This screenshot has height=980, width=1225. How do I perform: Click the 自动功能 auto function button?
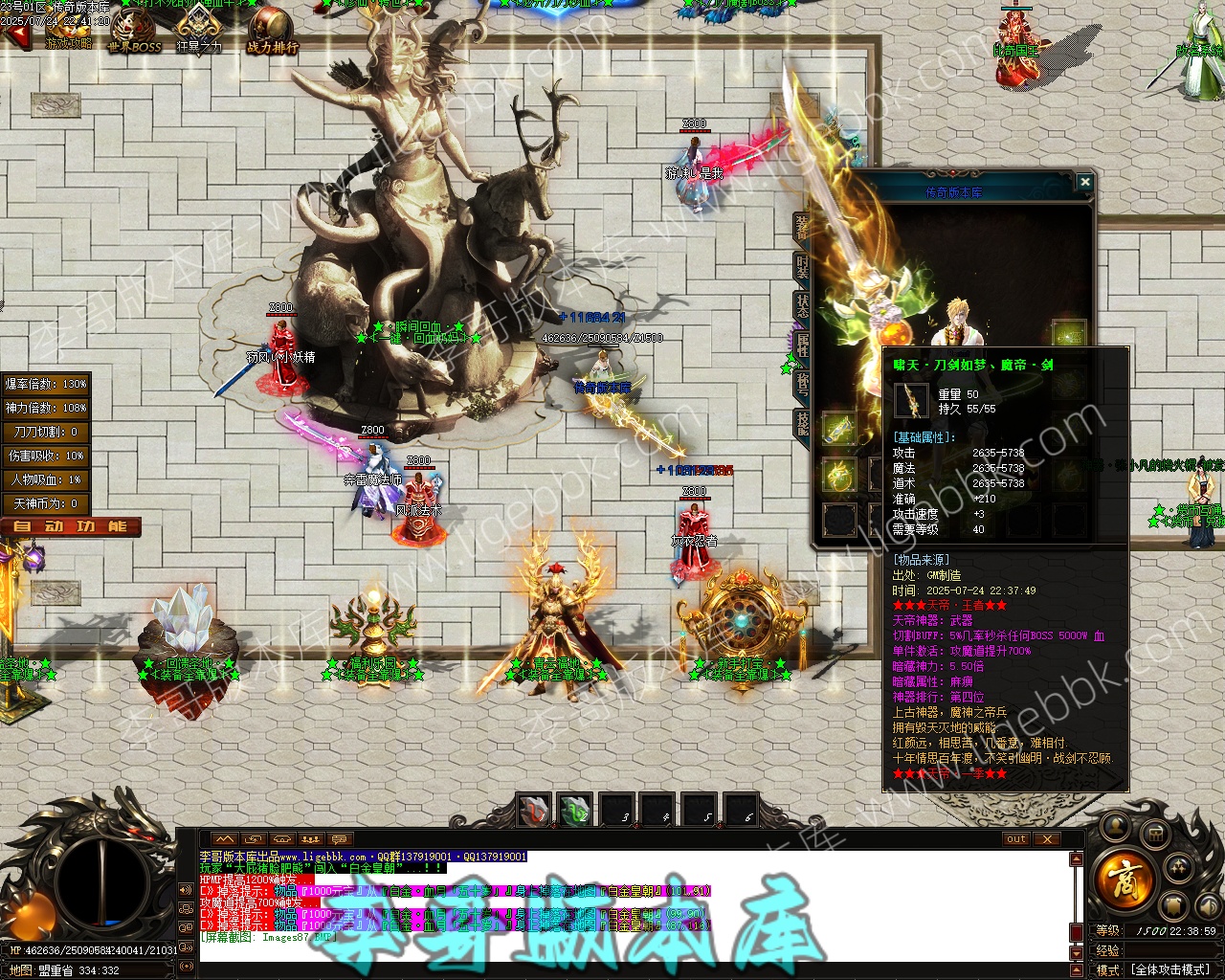(71, 526)
